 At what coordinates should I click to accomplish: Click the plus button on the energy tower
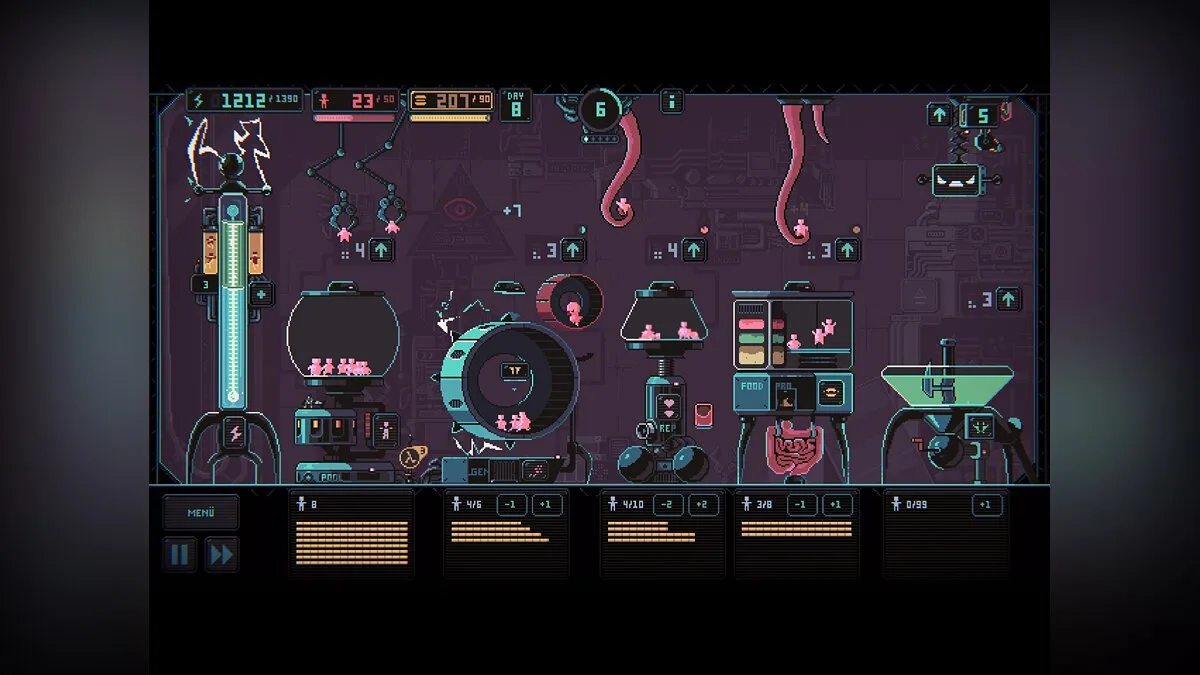261,294
